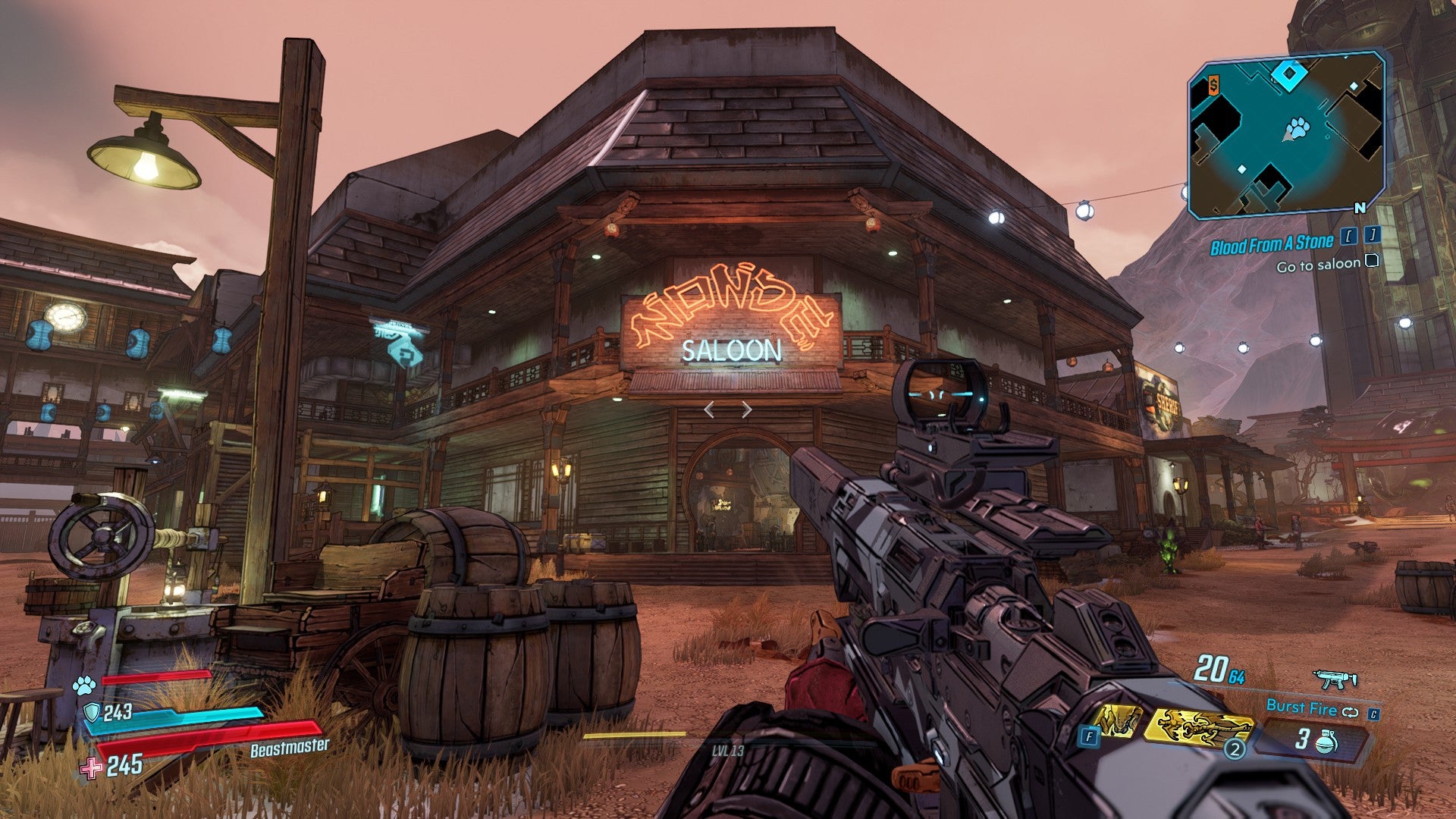Select the Blood From A Stone quest tracker

[x=1271, y=244]
